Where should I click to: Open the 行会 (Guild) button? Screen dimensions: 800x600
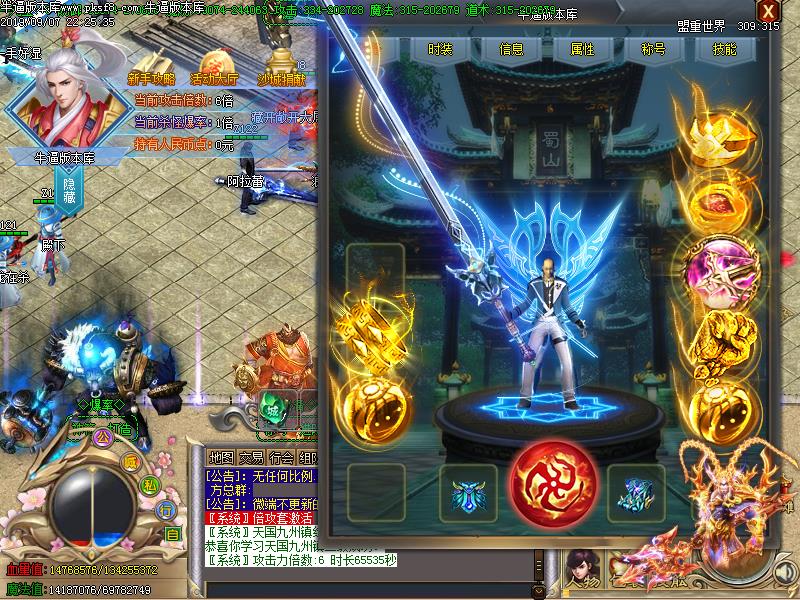283,458
